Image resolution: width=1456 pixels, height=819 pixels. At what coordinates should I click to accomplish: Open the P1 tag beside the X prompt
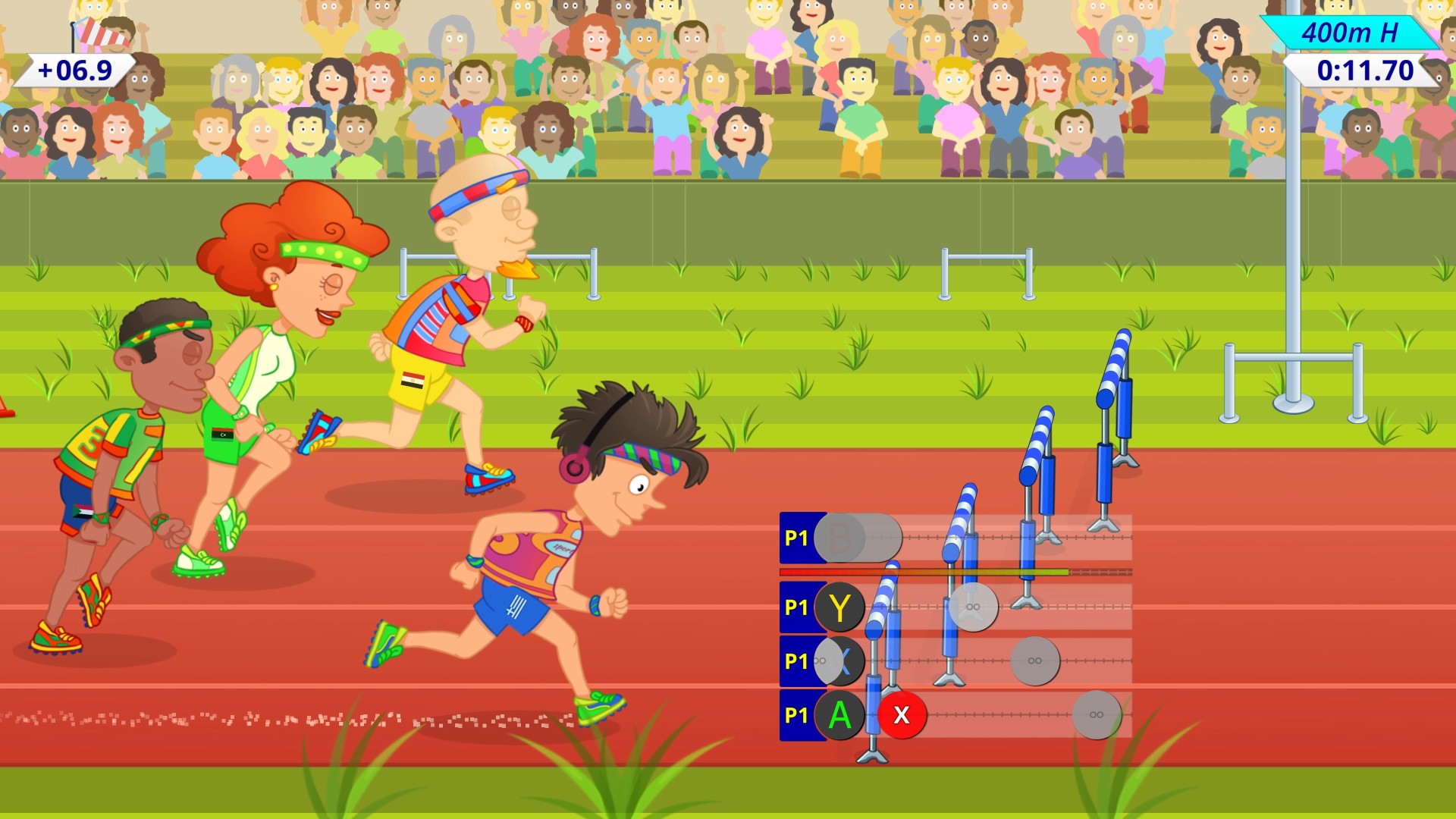tap(795, 661)
